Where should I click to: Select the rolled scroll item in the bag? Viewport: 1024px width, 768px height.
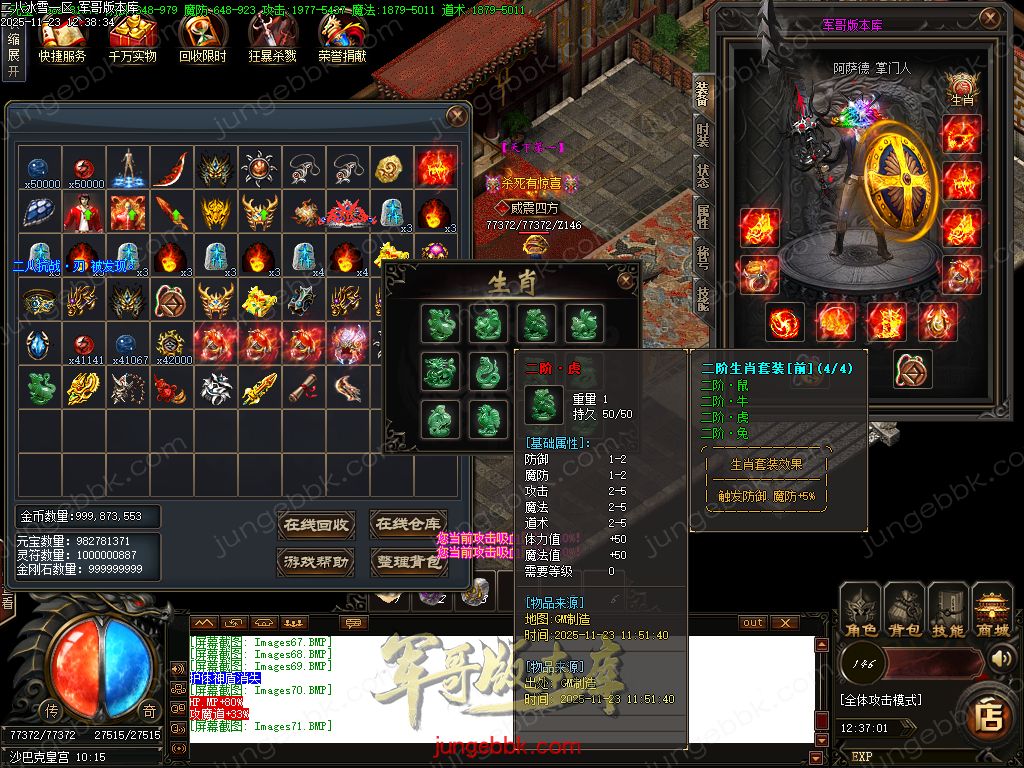(x=303, y=388)
